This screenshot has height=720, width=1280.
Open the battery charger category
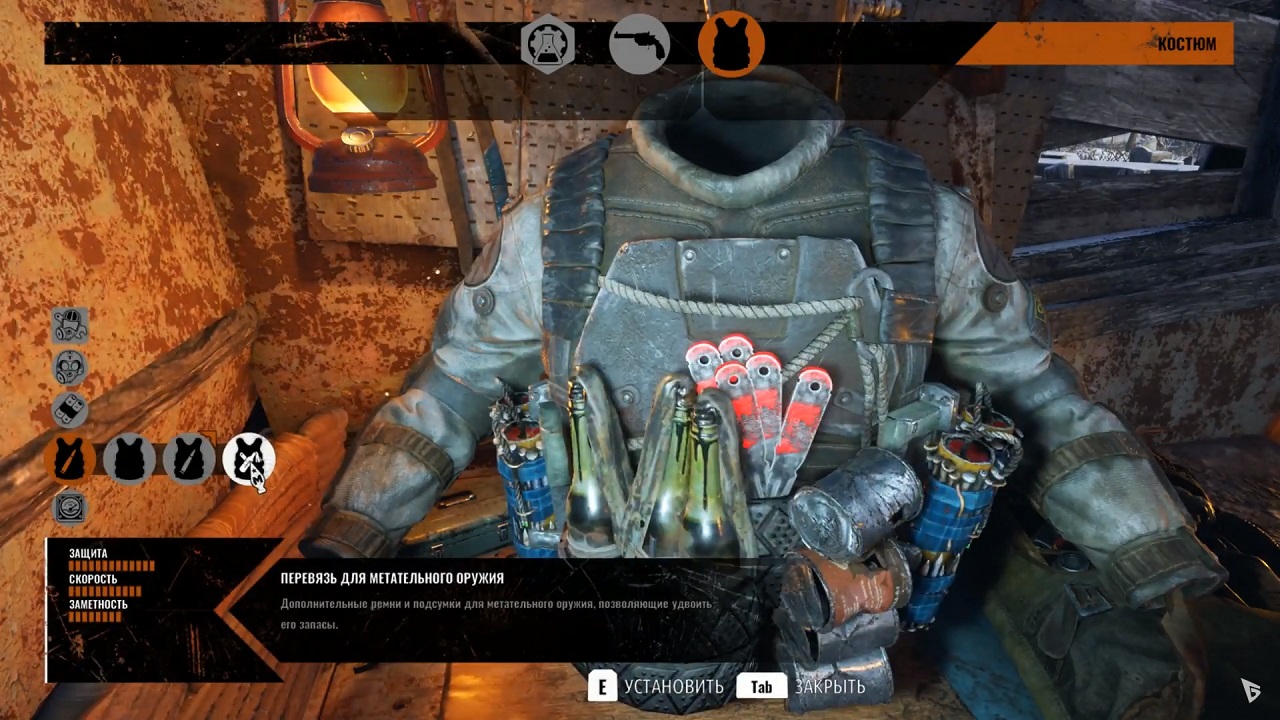tap(70, 410)
